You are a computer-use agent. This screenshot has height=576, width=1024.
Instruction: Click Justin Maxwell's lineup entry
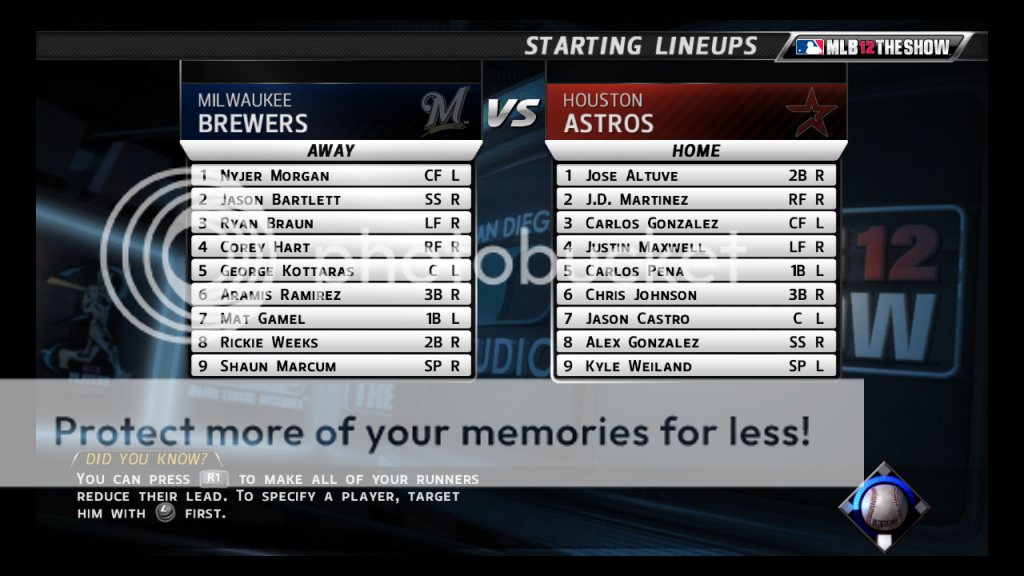pos(696,247)
